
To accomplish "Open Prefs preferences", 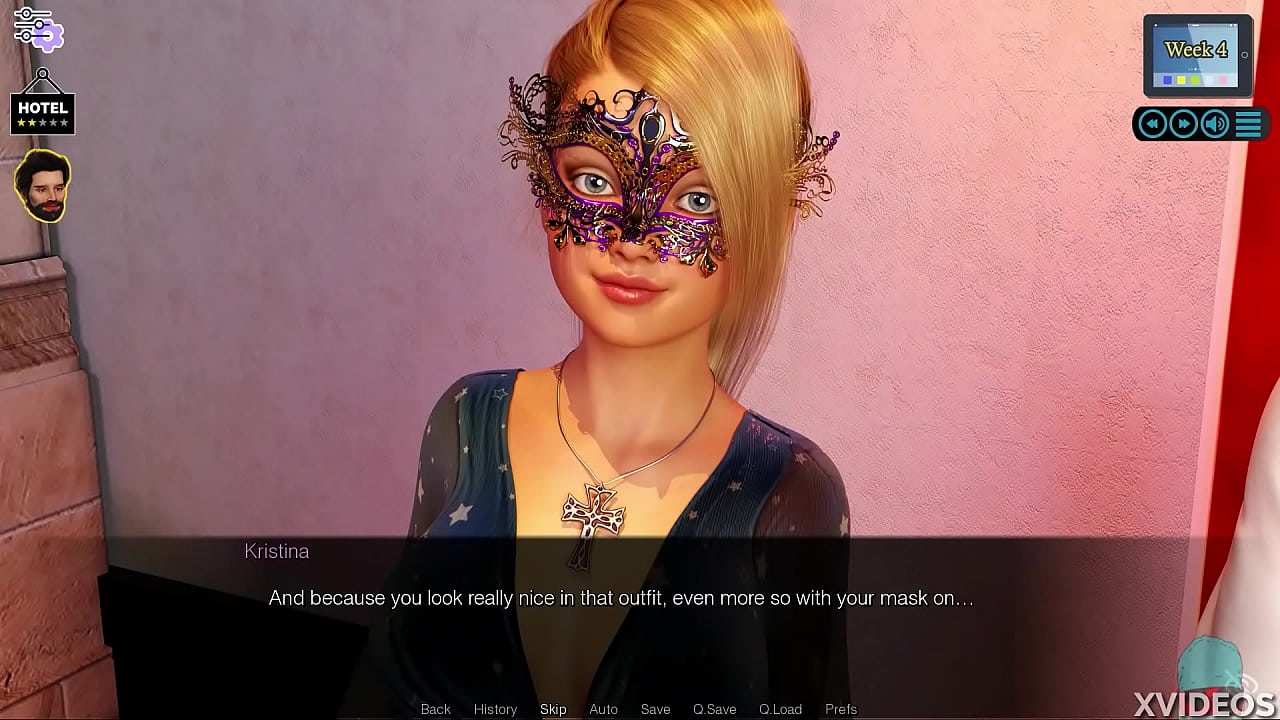I will (841, 709).
